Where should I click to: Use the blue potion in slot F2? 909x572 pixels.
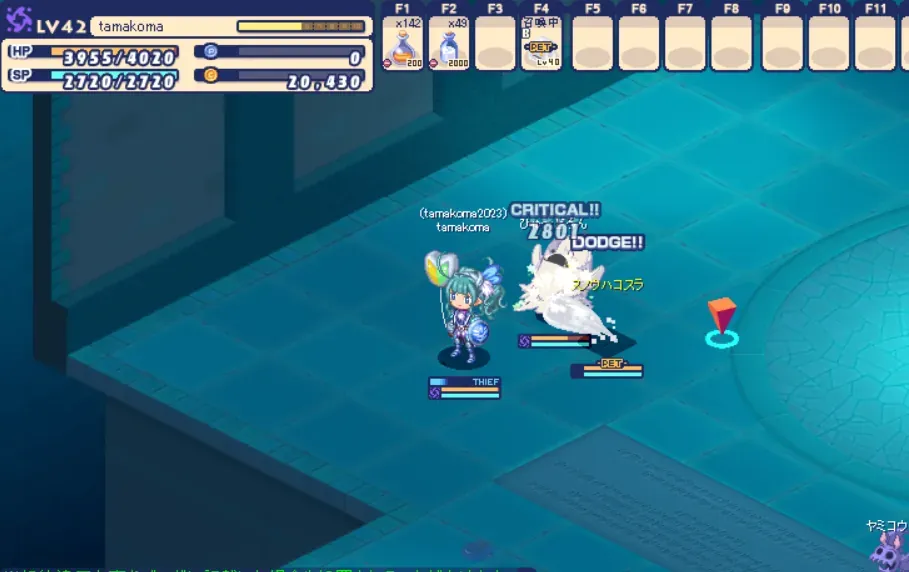(x=449, y=44)
